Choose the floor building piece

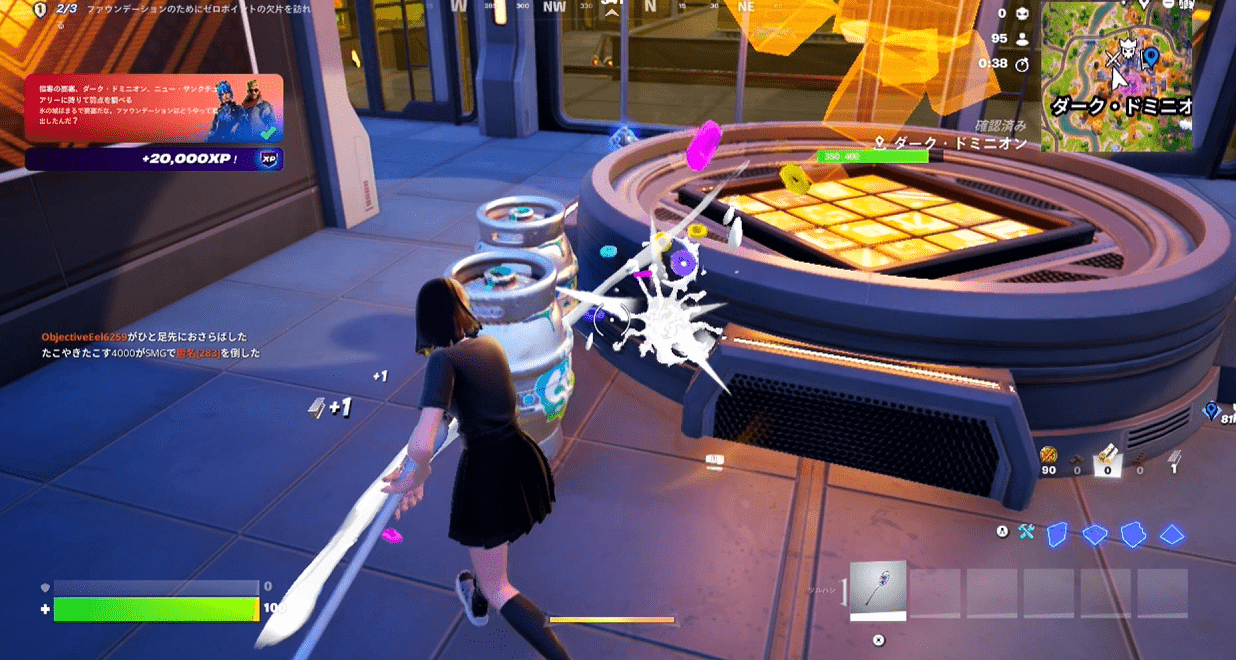[1094, 535]
